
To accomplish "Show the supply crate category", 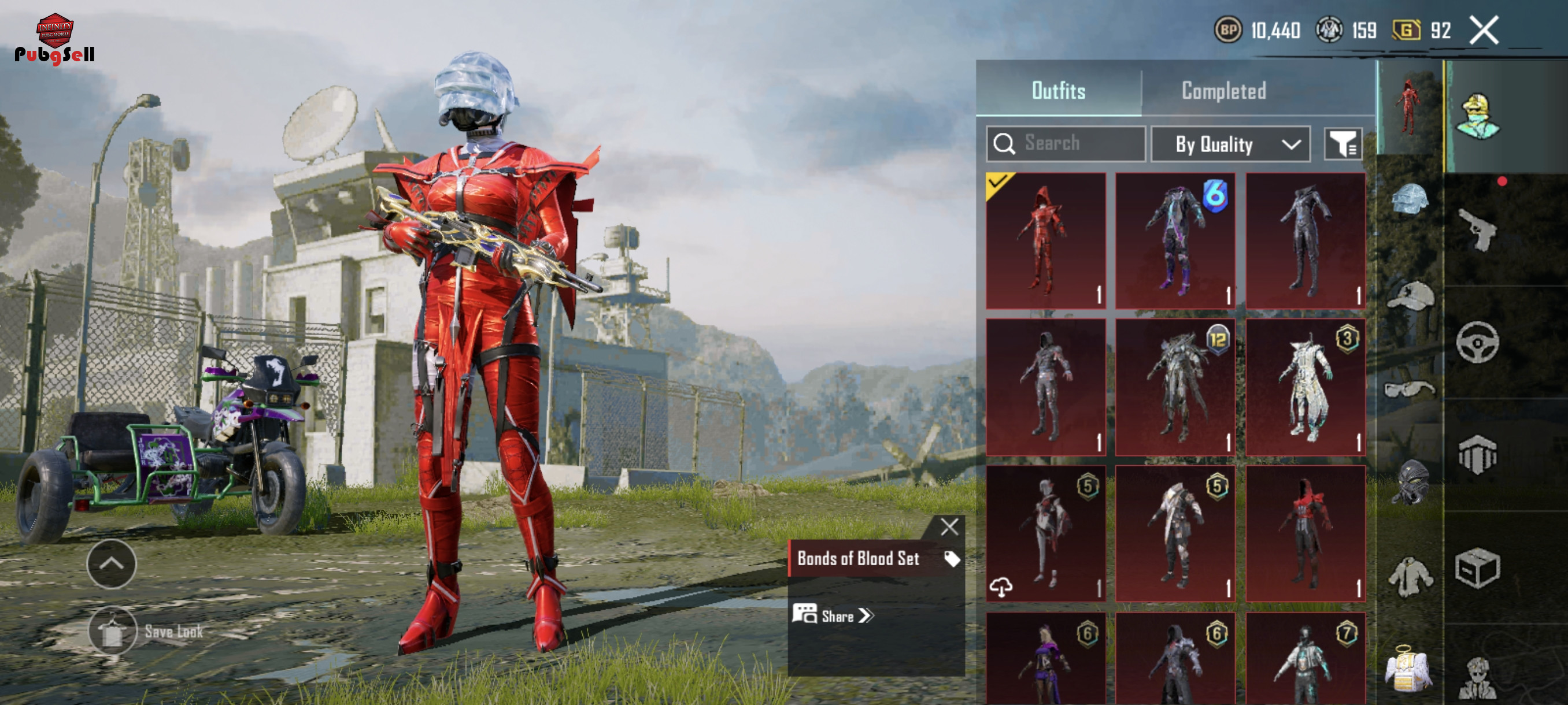I will [x=1477, y=568].
